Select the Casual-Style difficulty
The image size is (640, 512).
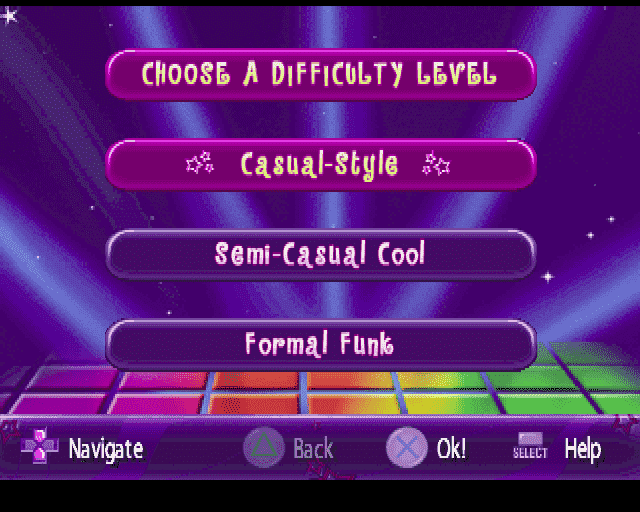point(320,164)
